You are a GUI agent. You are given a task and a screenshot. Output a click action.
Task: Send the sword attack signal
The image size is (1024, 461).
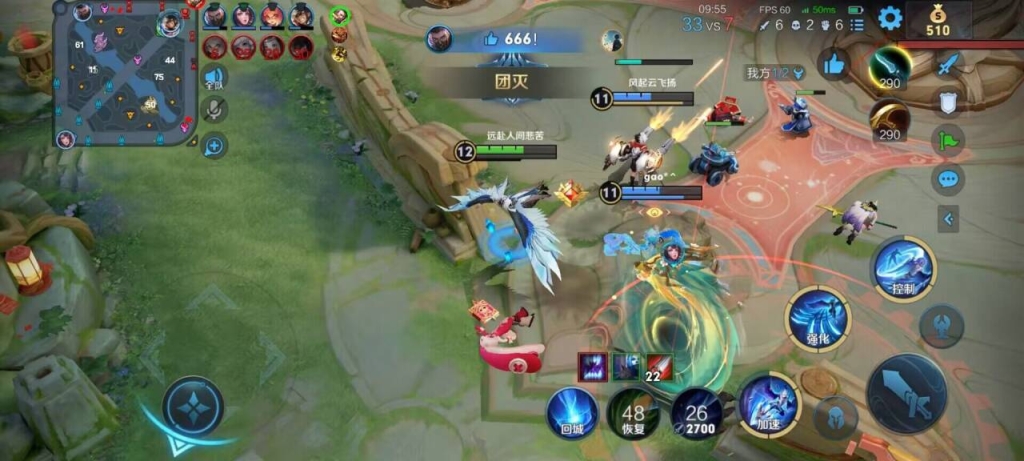(949, 62)
